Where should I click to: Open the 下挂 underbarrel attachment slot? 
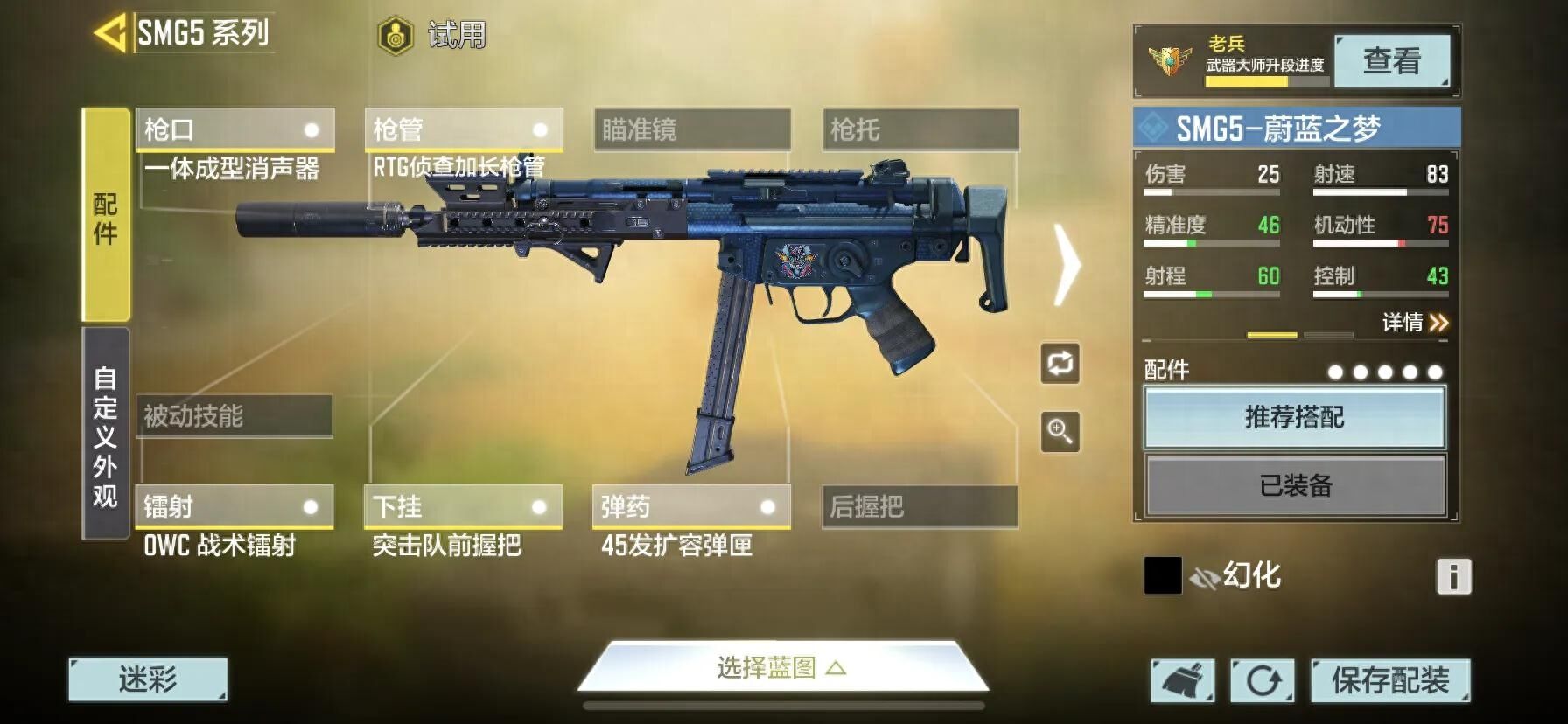[x=463, y=507]
